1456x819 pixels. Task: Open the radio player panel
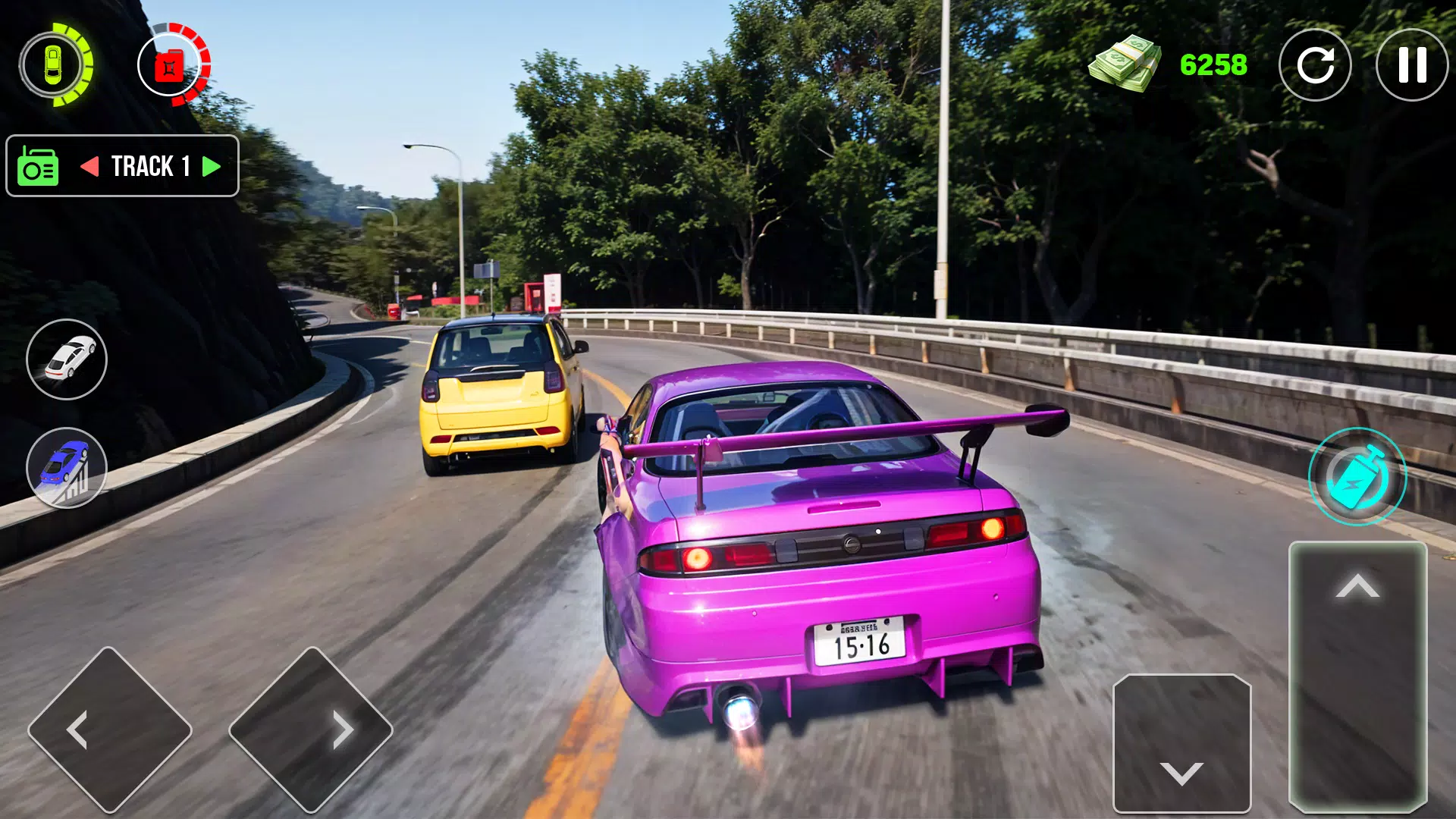click(38, 165)
